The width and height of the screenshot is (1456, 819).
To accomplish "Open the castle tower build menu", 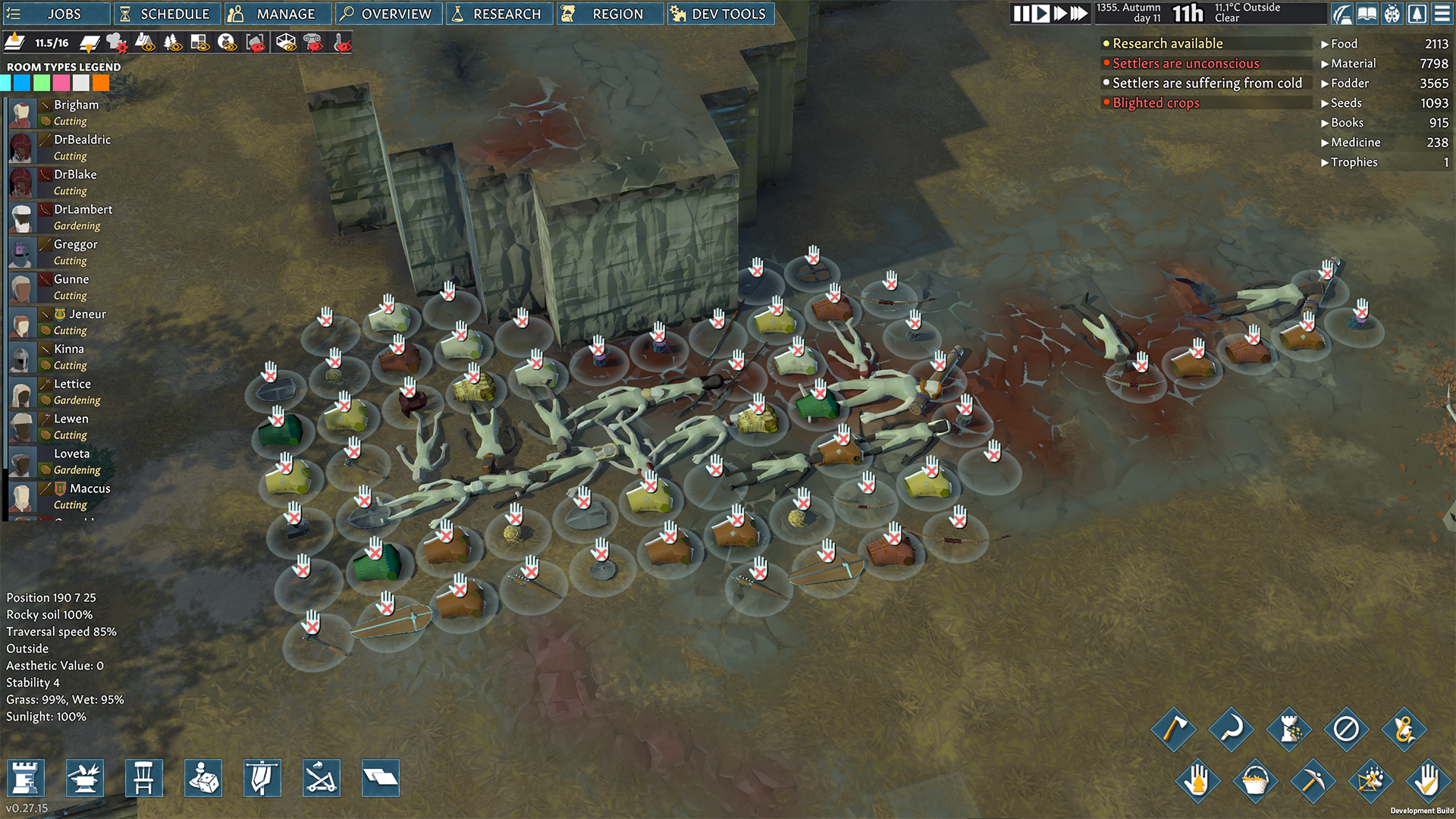I will [26, 778].
